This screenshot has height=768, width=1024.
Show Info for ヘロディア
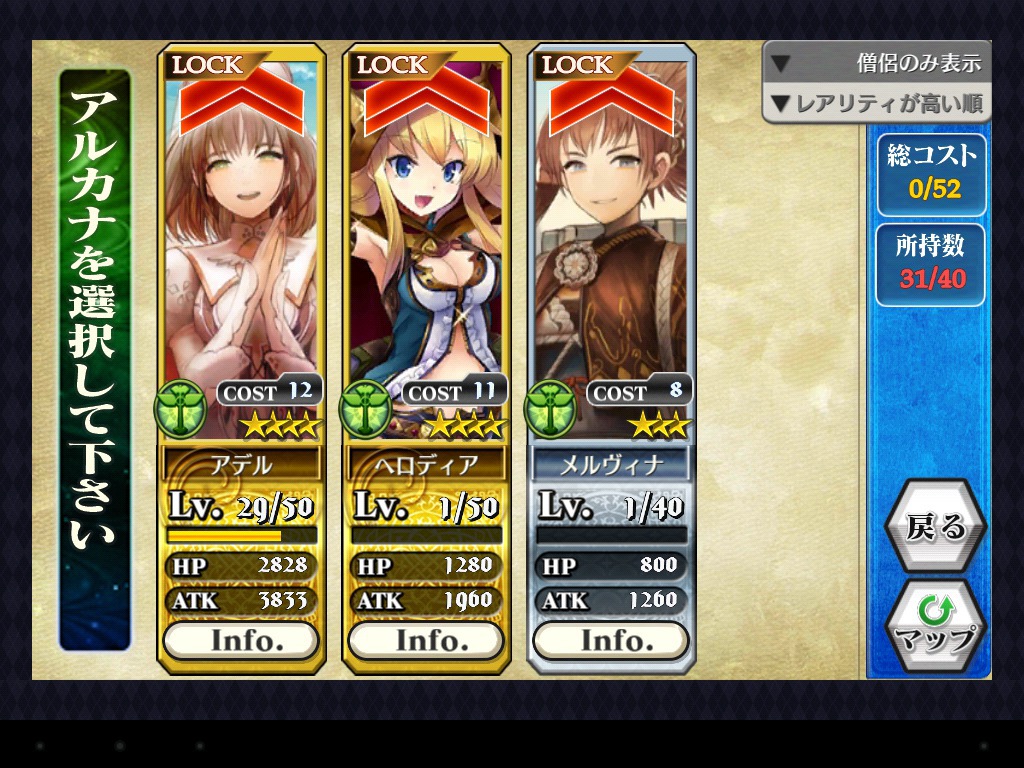tap(426, 640)
